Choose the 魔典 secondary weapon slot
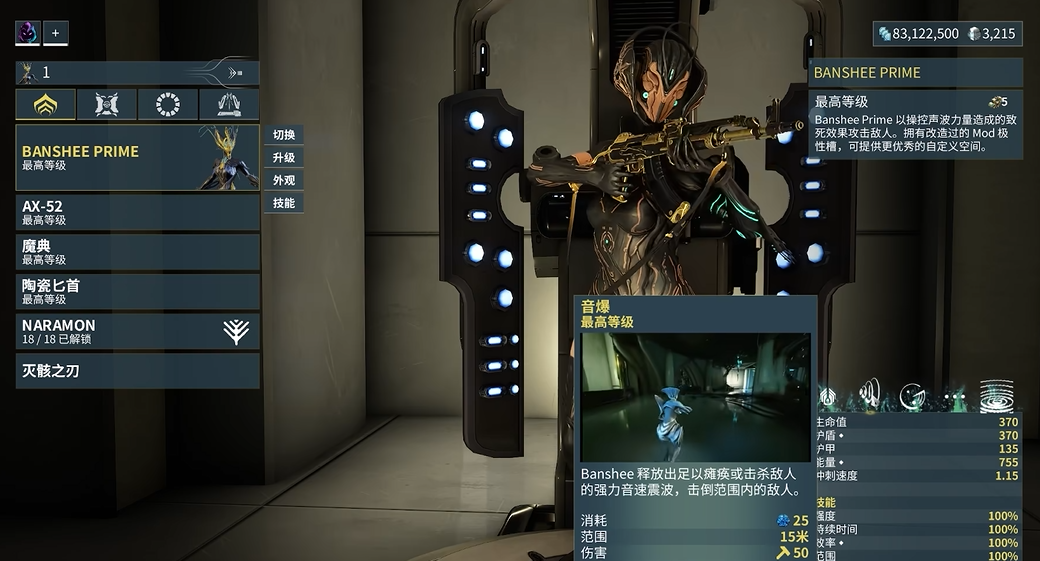The width and height of the screenshot is (1040, 561). pos(137,251)
